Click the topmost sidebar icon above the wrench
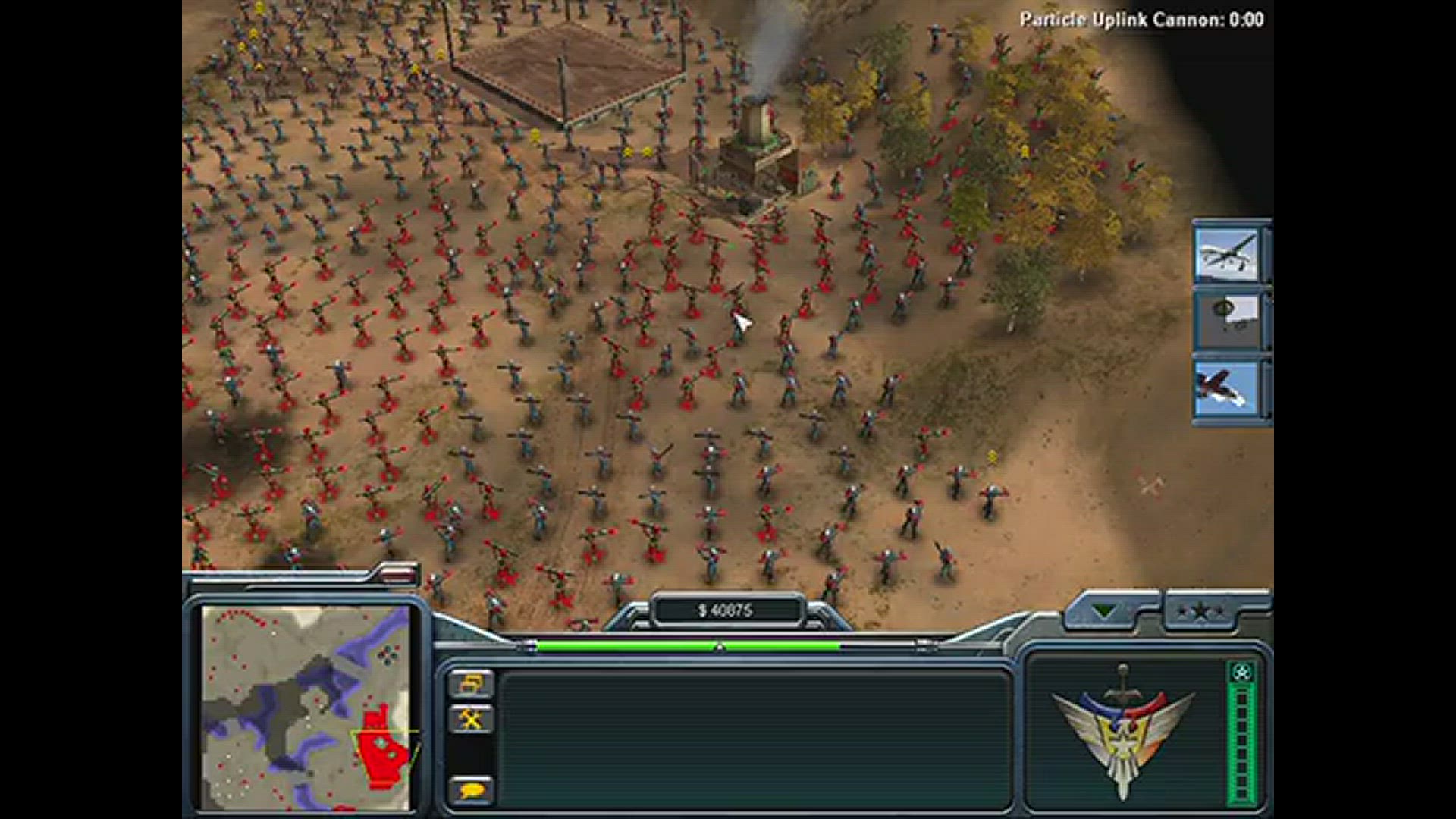Screen dimensions: 1456x819 click(470, 681)
